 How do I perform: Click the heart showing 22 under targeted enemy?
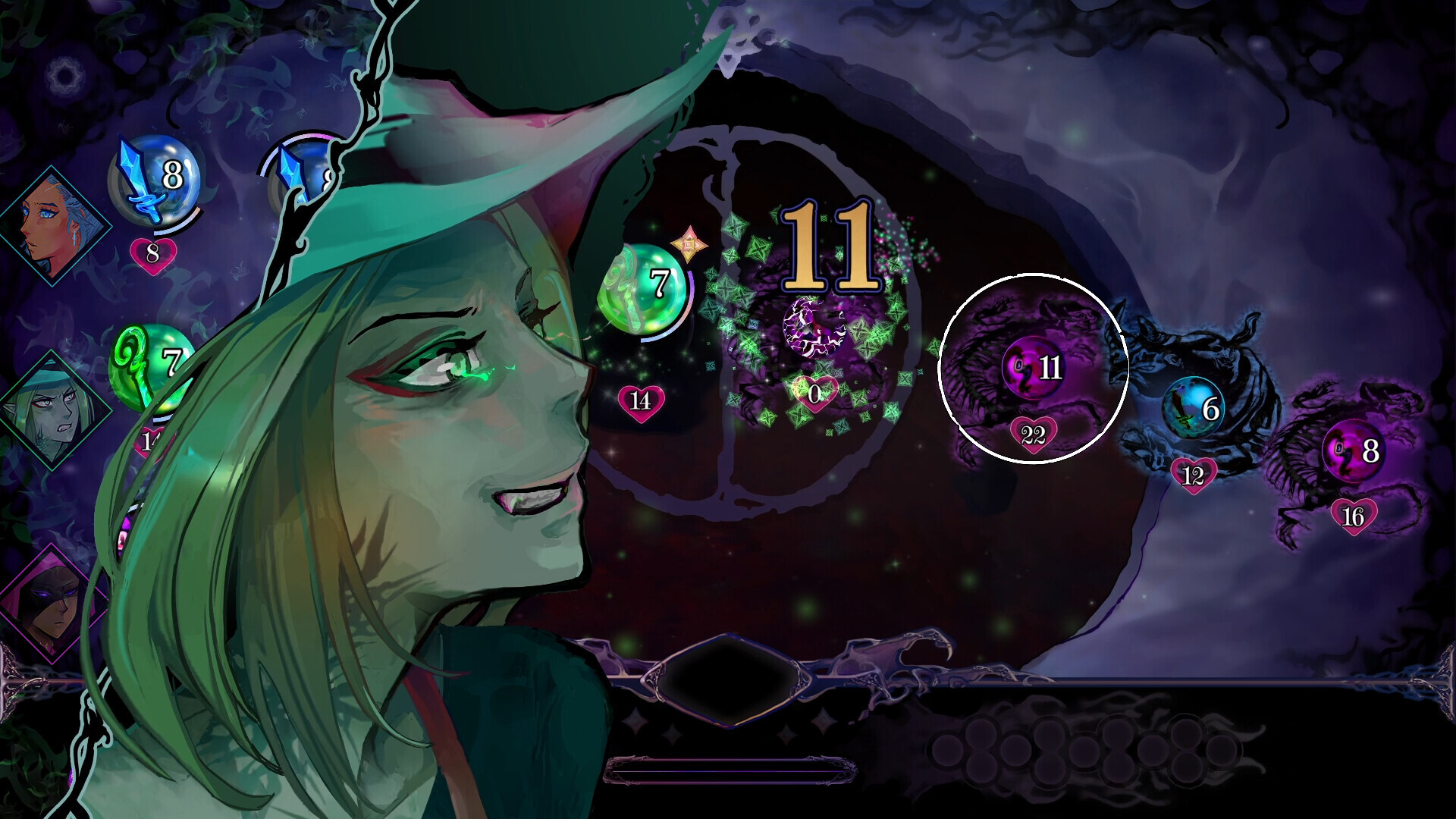(x=1033, y=435)
